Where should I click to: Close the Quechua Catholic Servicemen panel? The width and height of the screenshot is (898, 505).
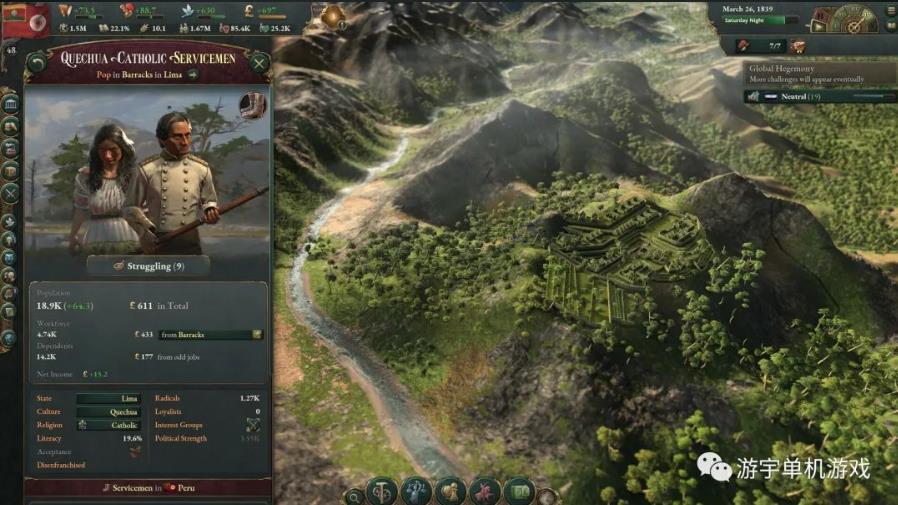[x=259, y=64]
